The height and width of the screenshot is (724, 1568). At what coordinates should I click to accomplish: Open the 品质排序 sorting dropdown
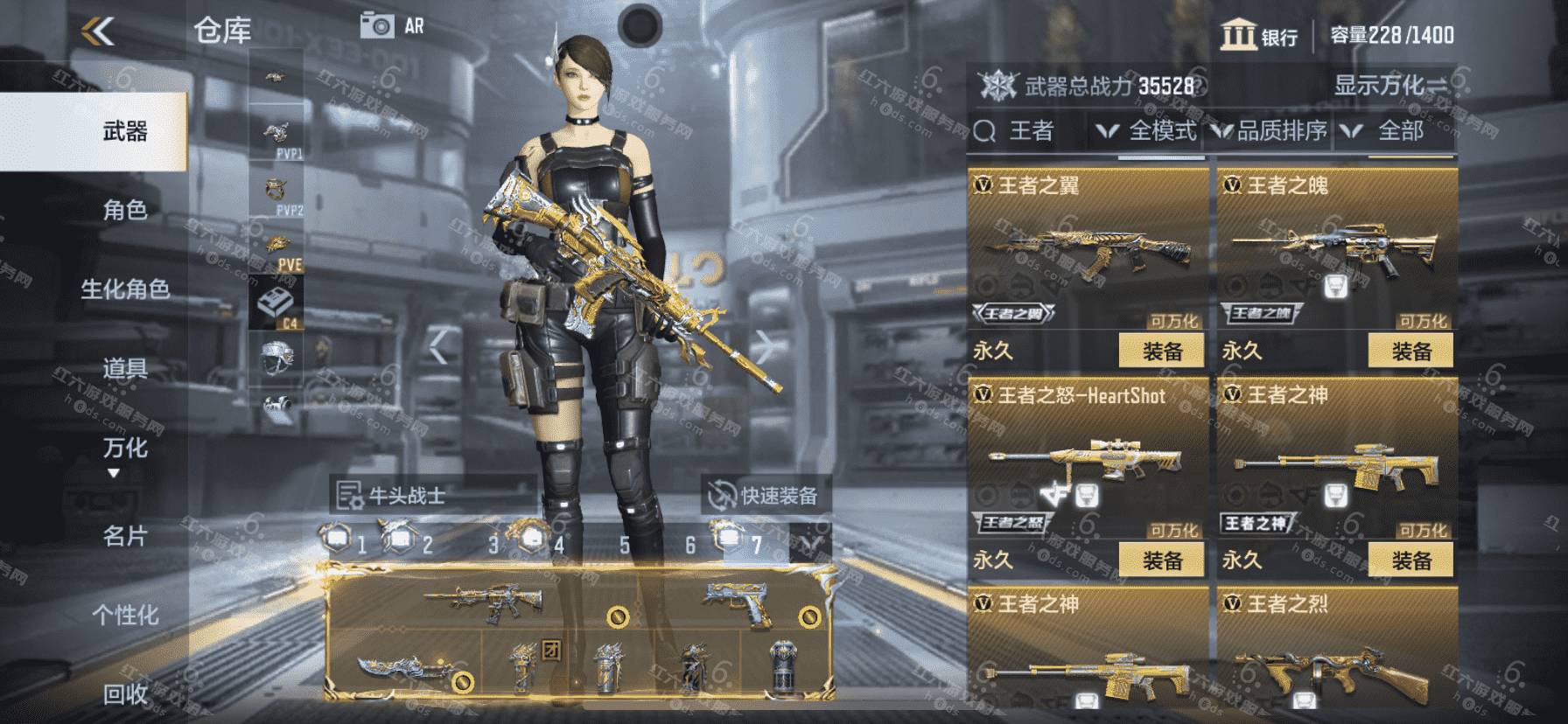(1270, 131)
